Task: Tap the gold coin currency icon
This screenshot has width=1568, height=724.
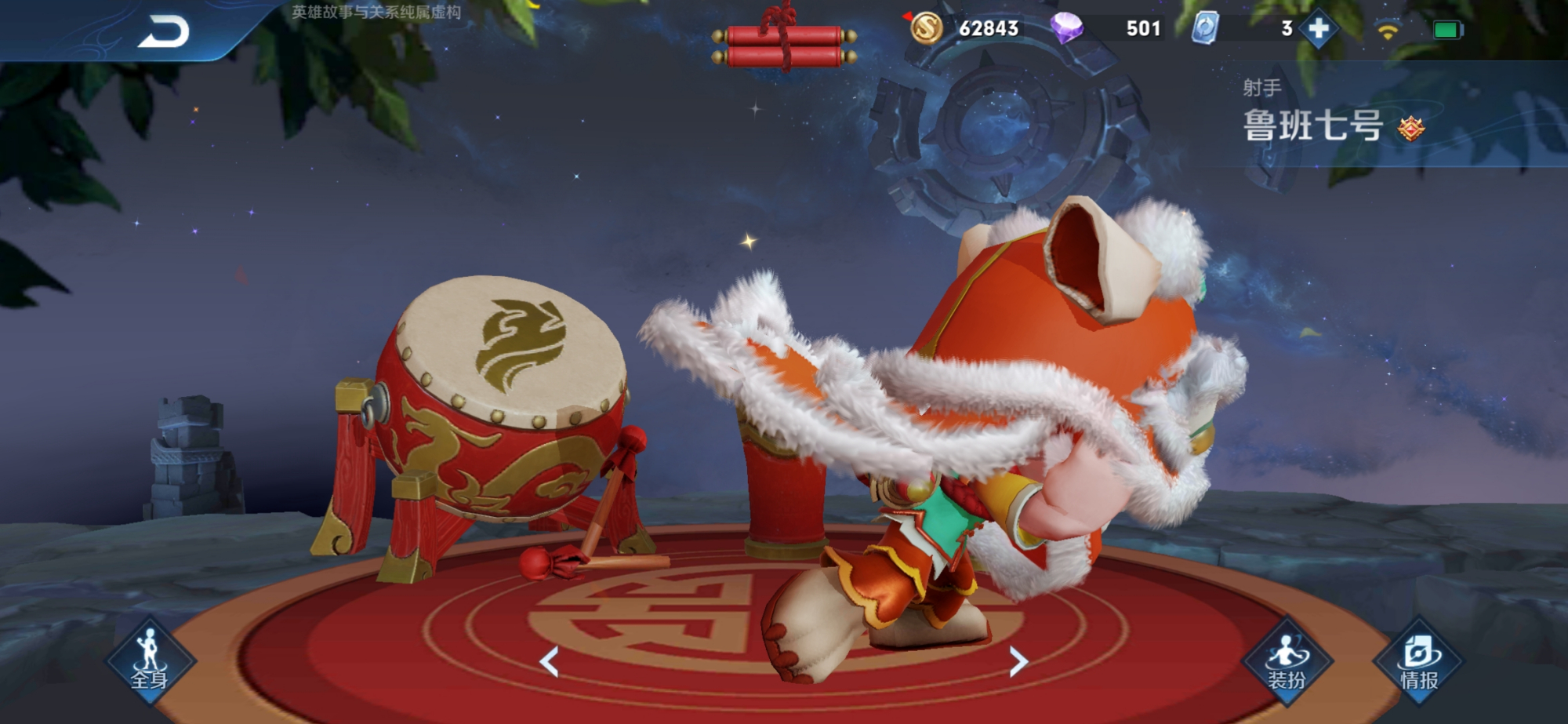Action: tap(926, 29)
